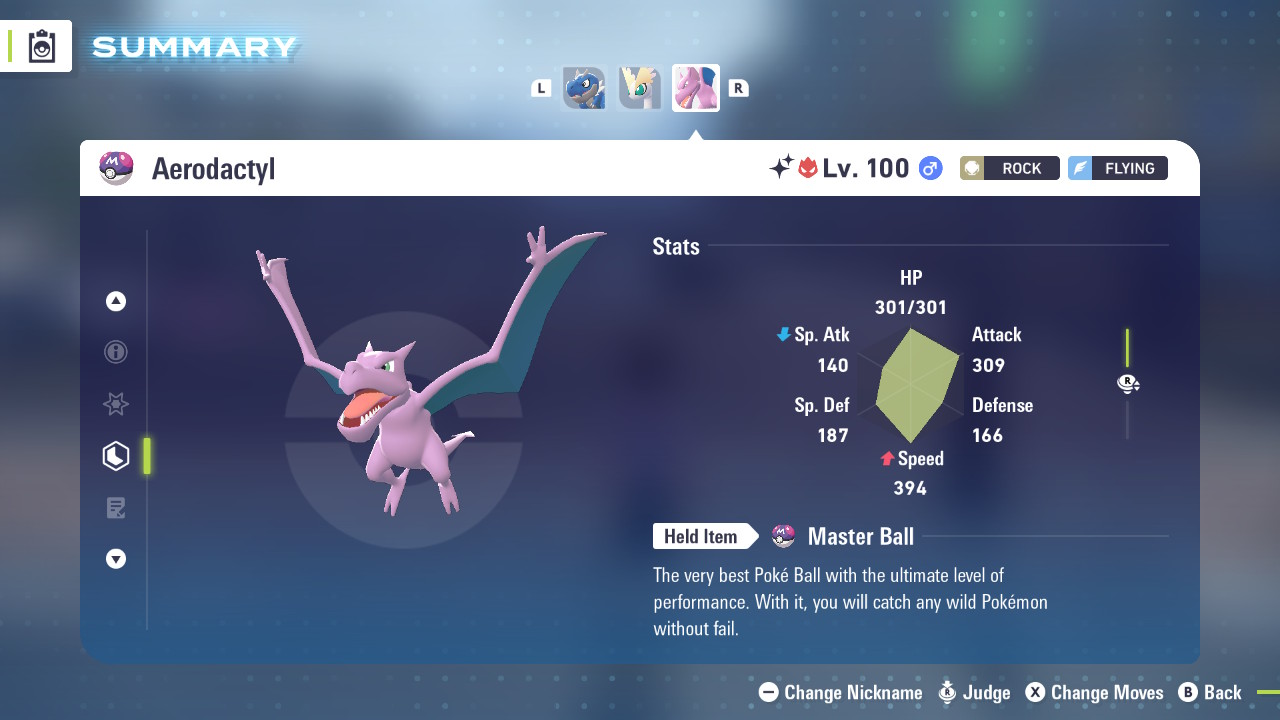This screenshot has width=1280, height=720.
Task: Activate the Judge function
Action: coord(974,692)
